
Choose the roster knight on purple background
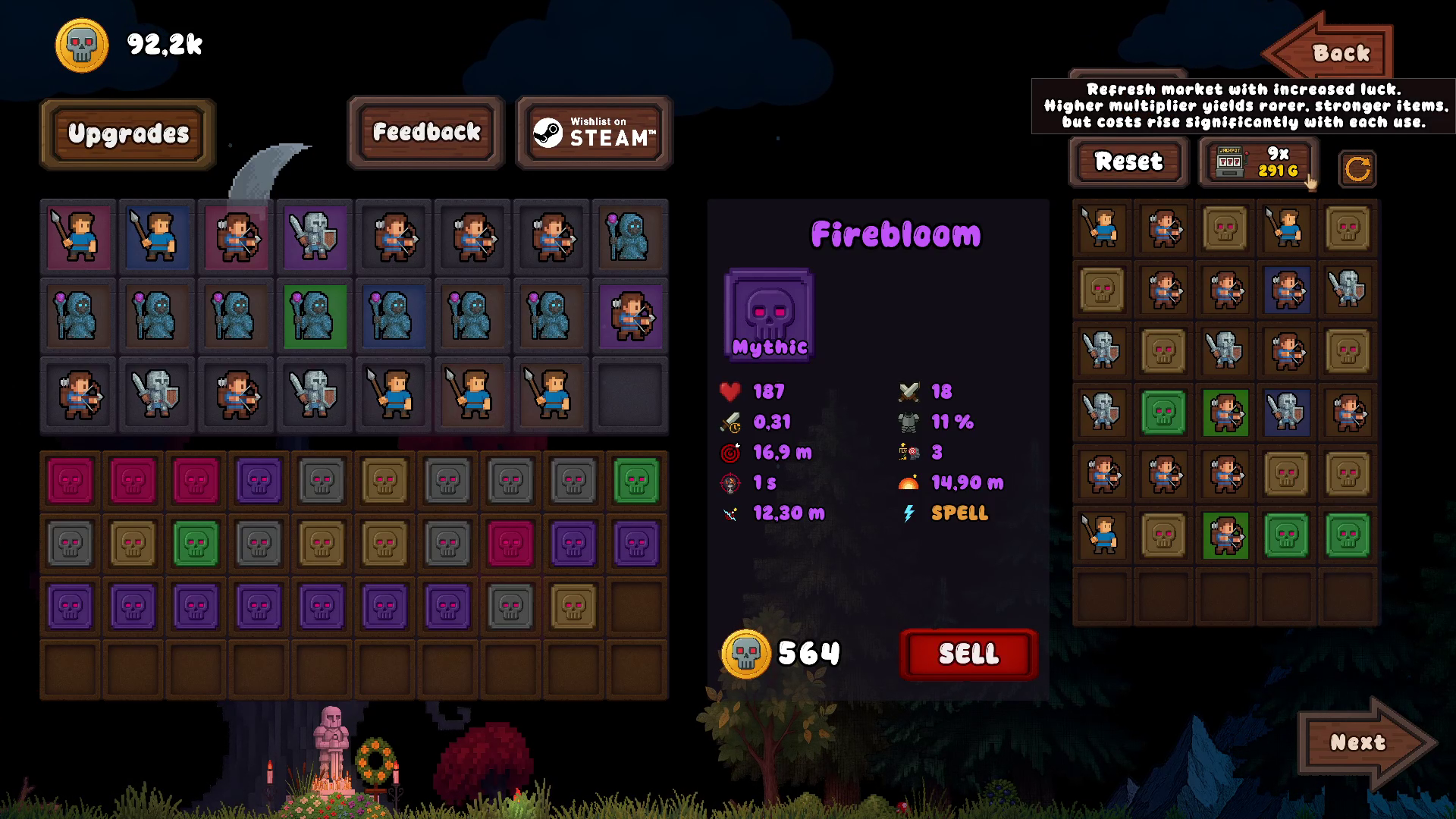pos(315,237)
